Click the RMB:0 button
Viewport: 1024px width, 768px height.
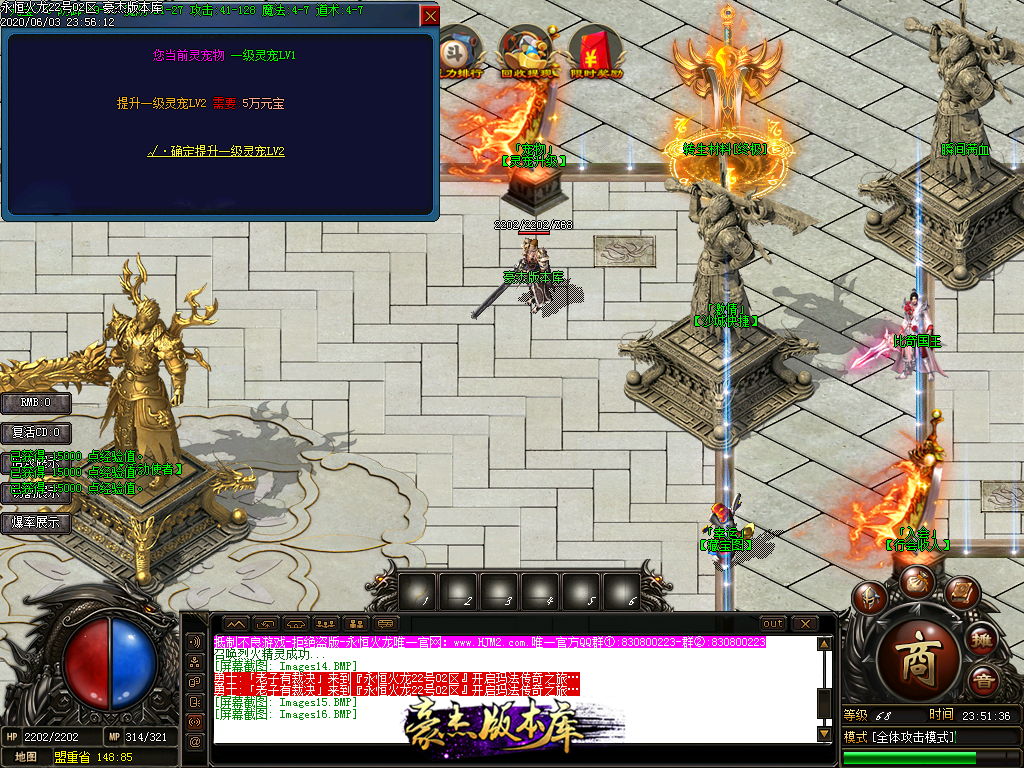[35, 403]
